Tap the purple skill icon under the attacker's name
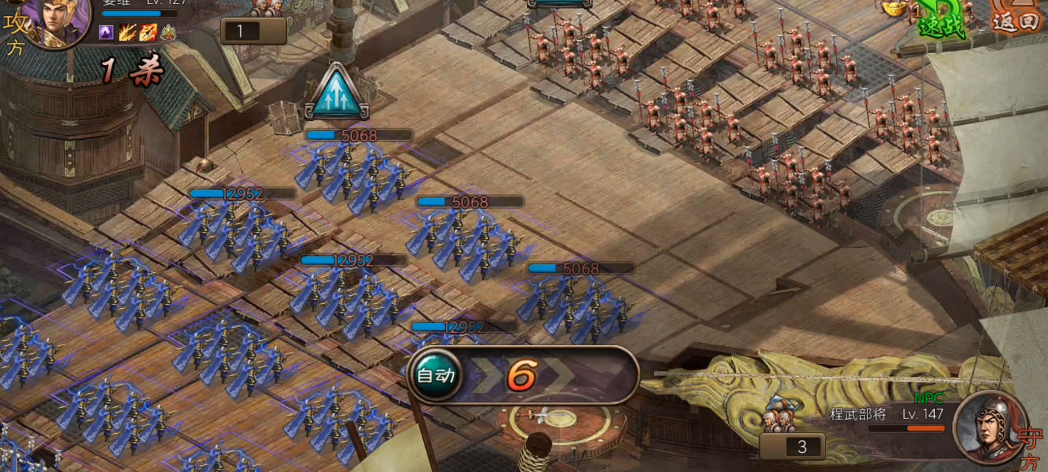 pos(106,33)
